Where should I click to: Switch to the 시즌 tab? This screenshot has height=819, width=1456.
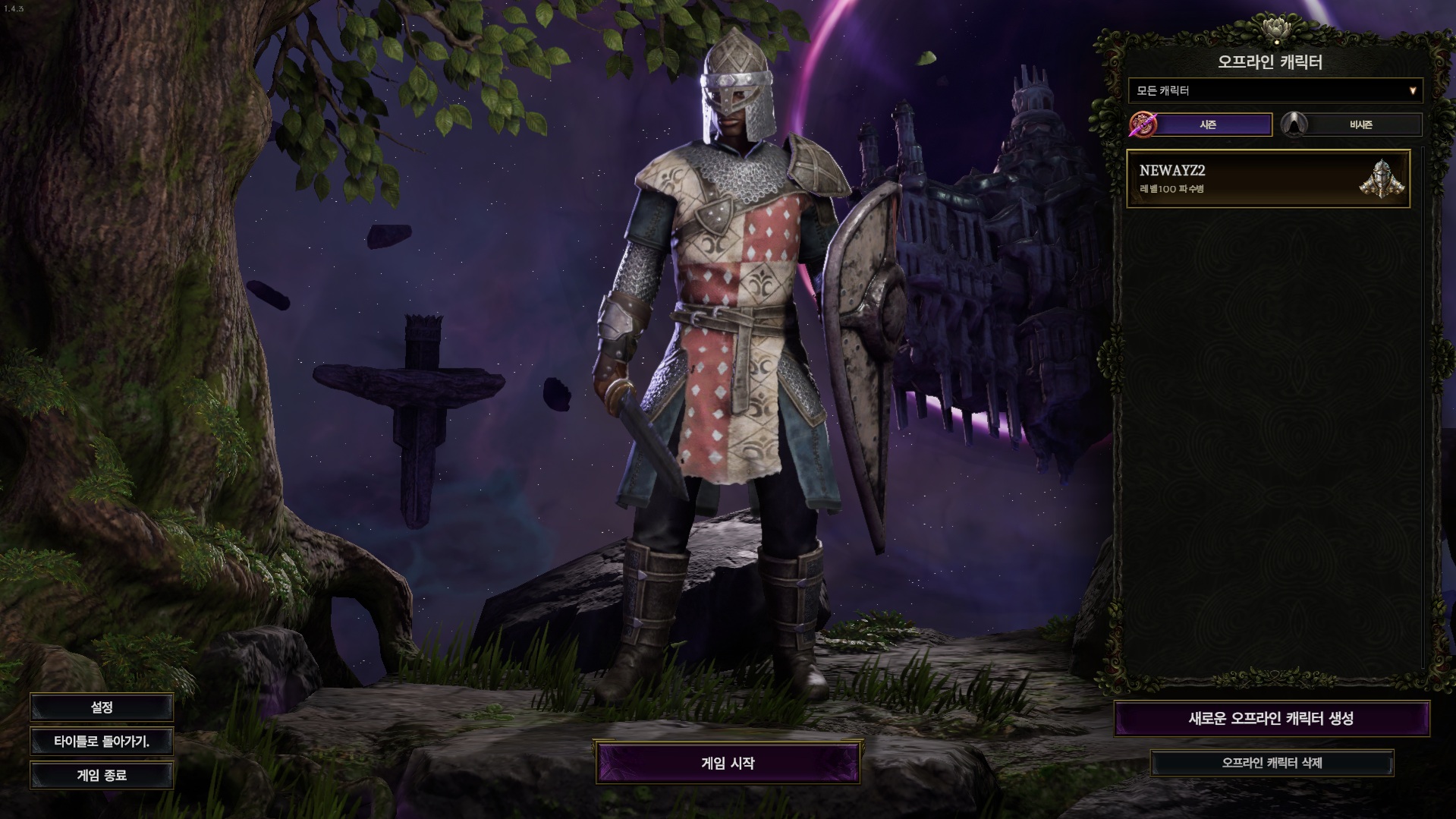(1208, 124)
